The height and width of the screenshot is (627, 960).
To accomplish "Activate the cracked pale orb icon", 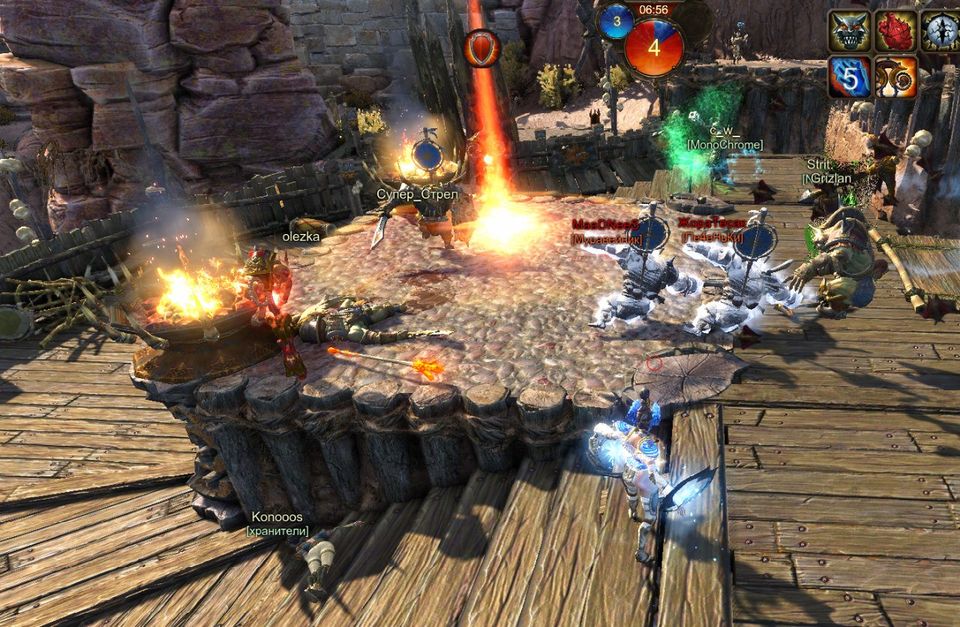I will [x=942, y=31].
